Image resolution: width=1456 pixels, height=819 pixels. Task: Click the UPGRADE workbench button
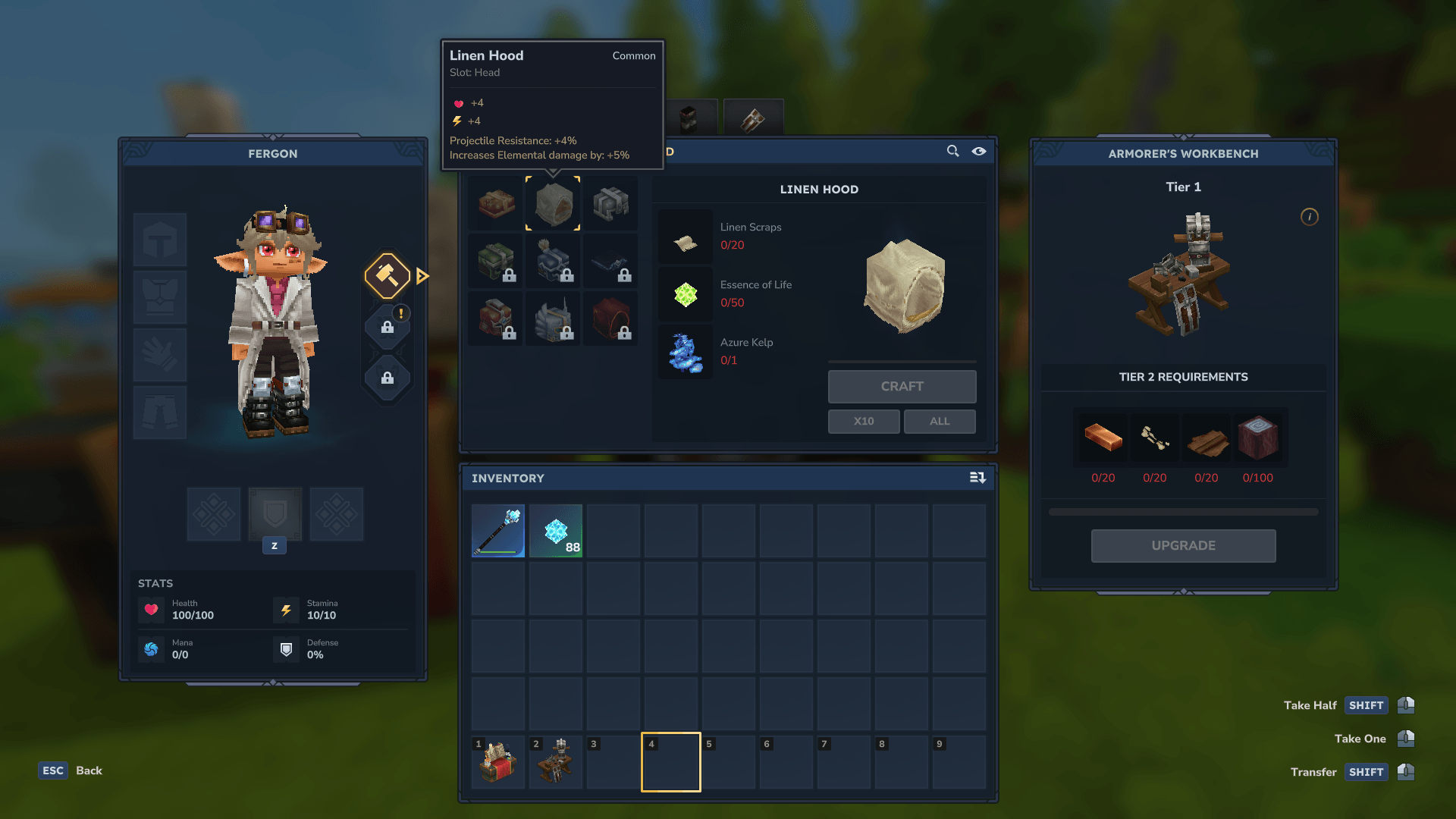[x=1183, y=546]
